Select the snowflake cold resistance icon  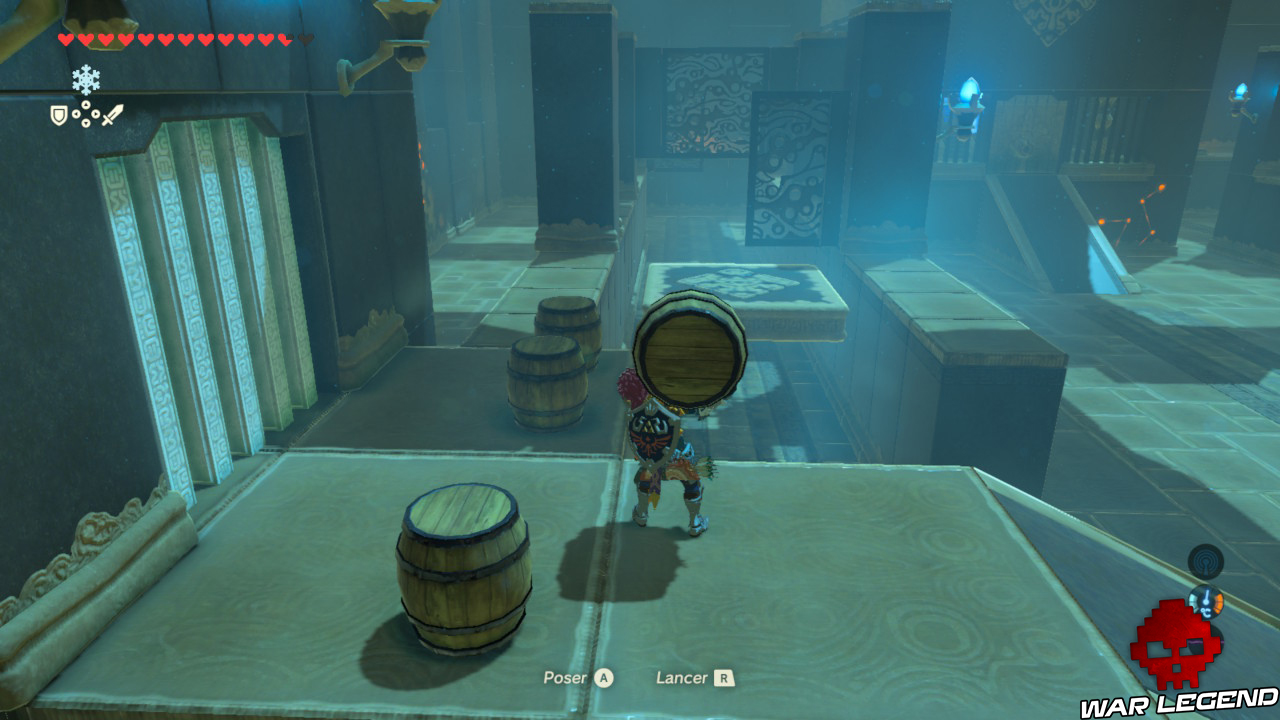[85, 79]
